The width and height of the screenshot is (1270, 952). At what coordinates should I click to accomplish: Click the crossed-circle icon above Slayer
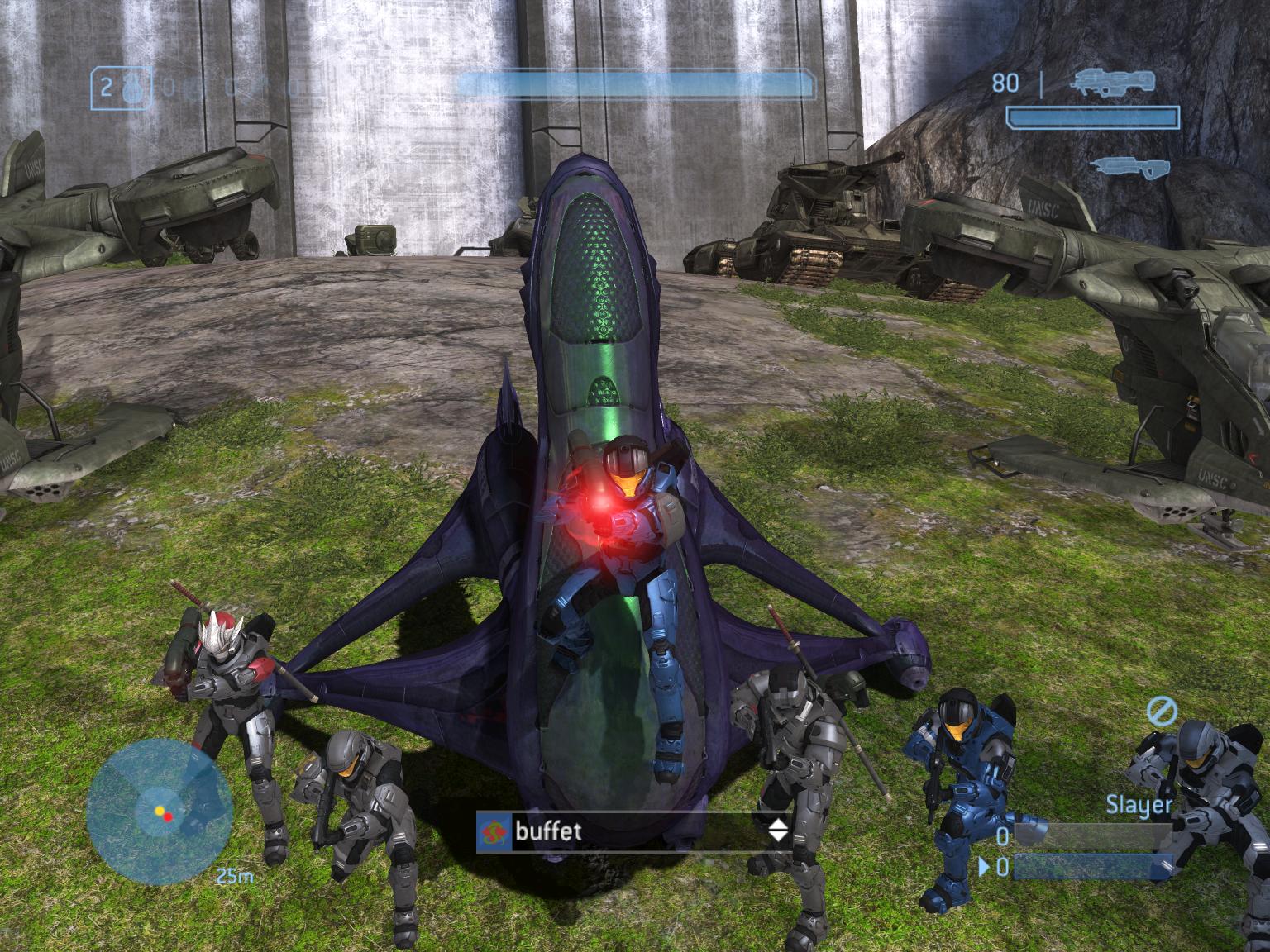[1162, 710]
